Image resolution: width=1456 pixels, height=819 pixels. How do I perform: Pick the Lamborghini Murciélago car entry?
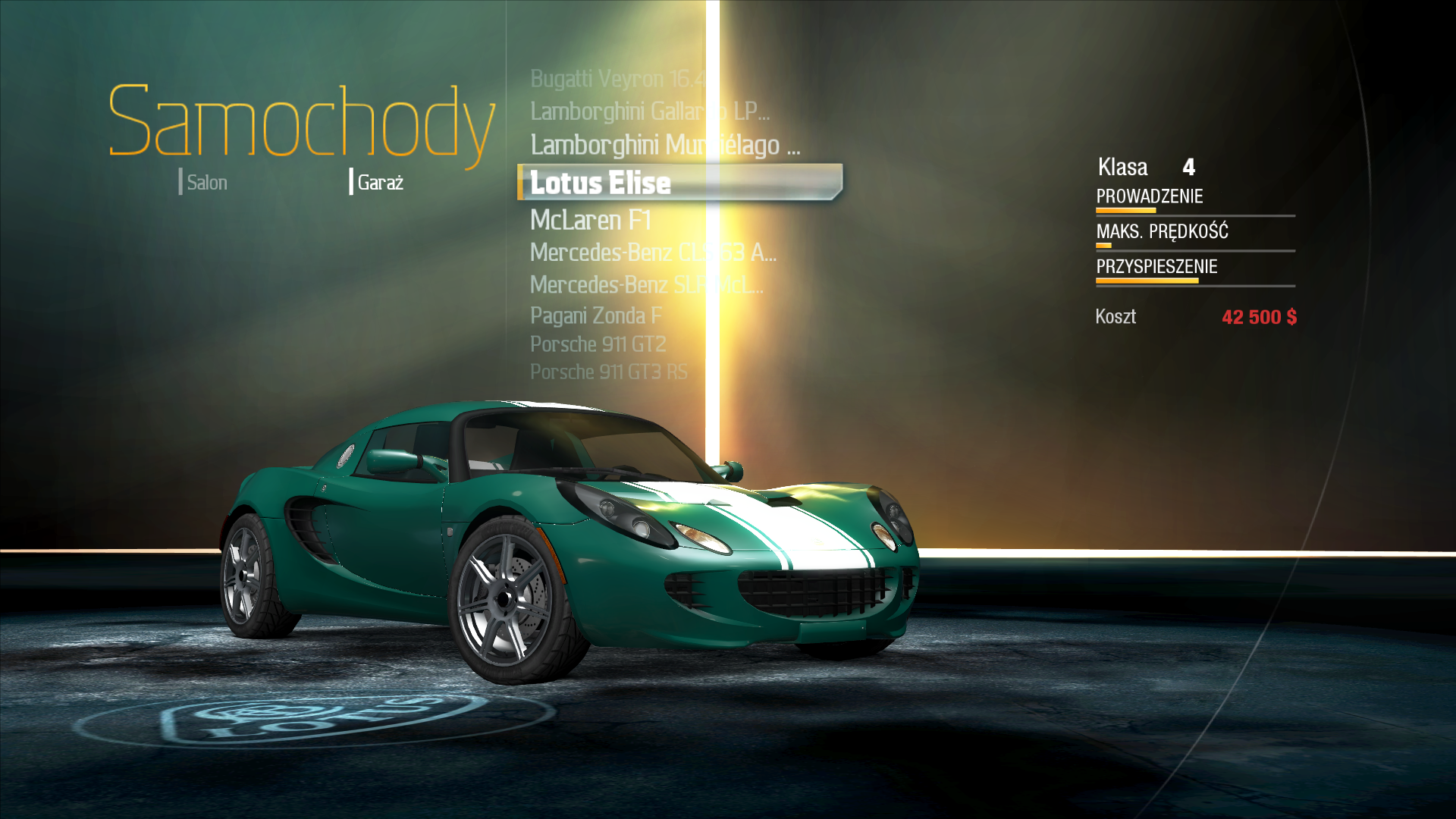click(664, 145)
